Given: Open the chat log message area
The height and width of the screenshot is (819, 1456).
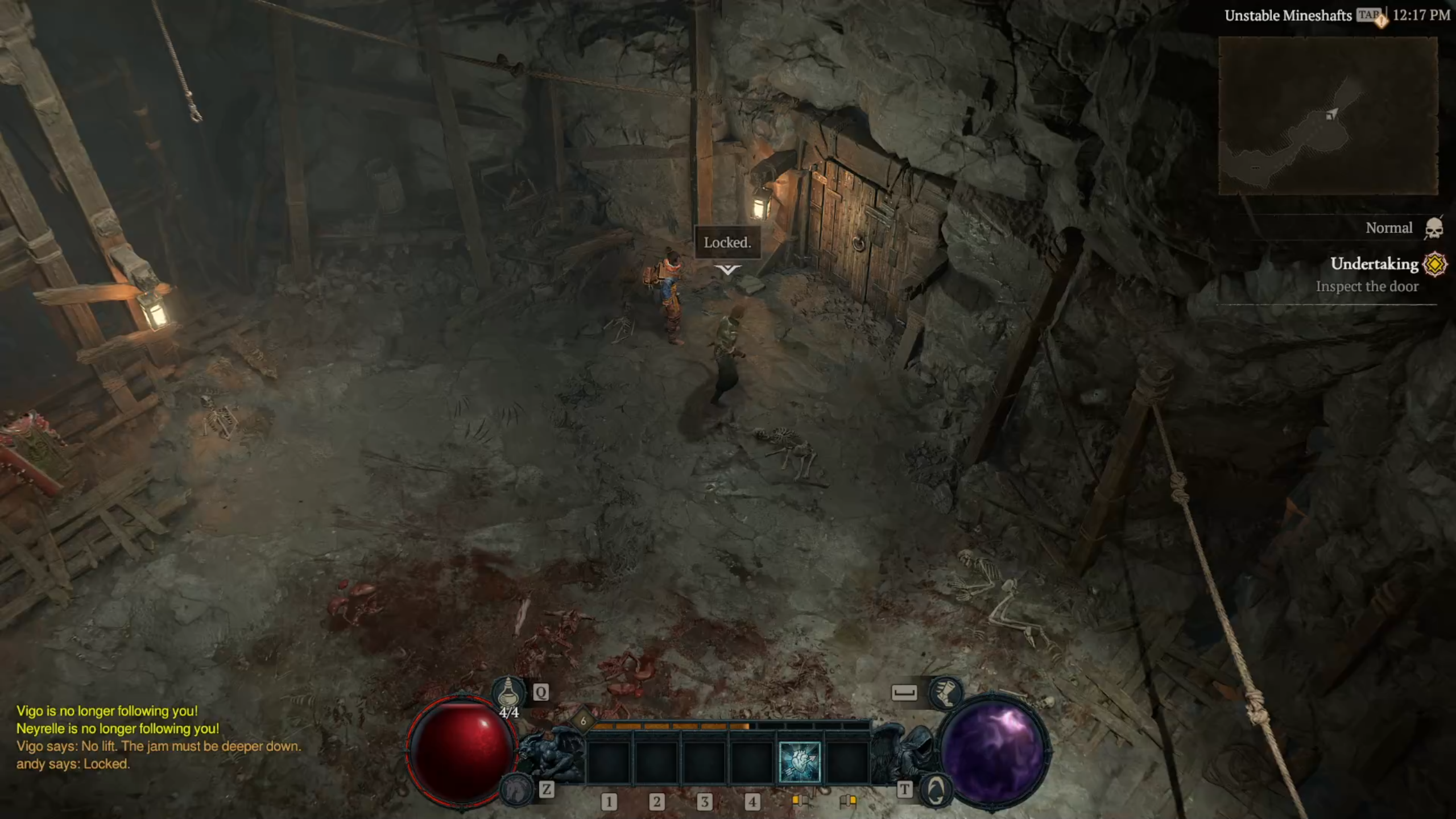Looking at the screenshot, I should click(x=158, y=737).
